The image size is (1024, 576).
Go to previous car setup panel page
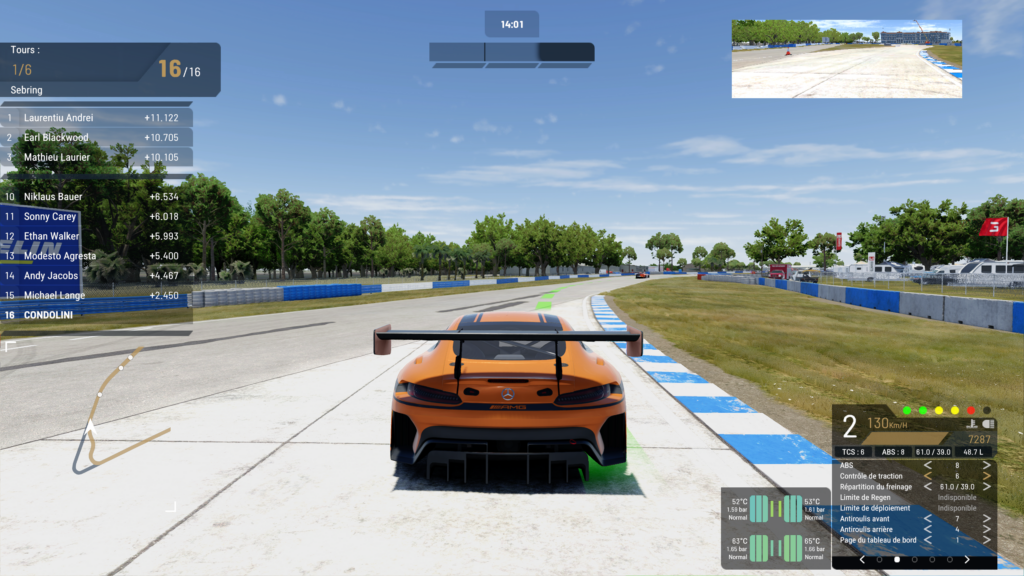tap(862, 560)
